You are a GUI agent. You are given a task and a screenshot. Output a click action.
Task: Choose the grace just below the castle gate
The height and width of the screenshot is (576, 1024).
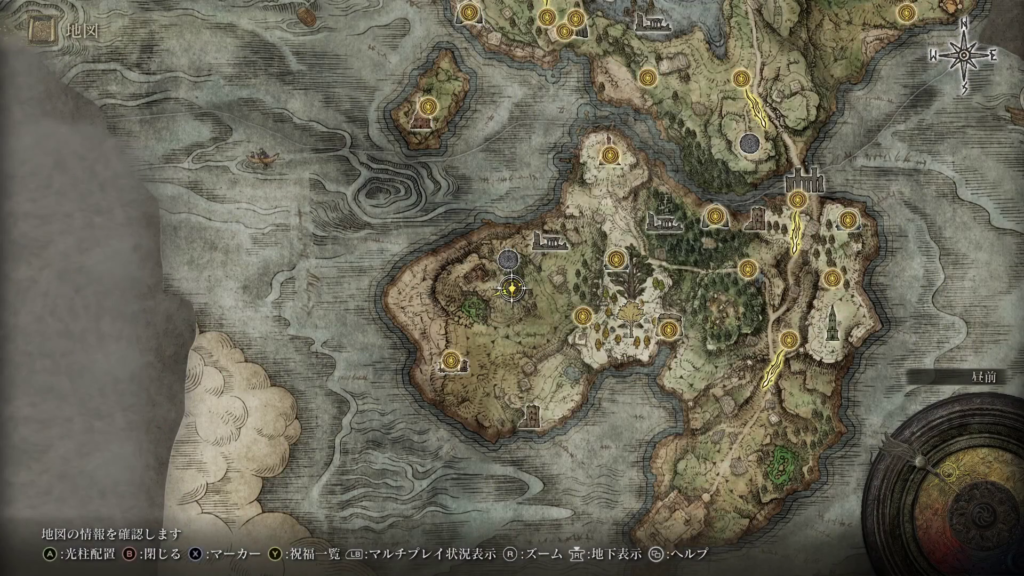point(797,200)
